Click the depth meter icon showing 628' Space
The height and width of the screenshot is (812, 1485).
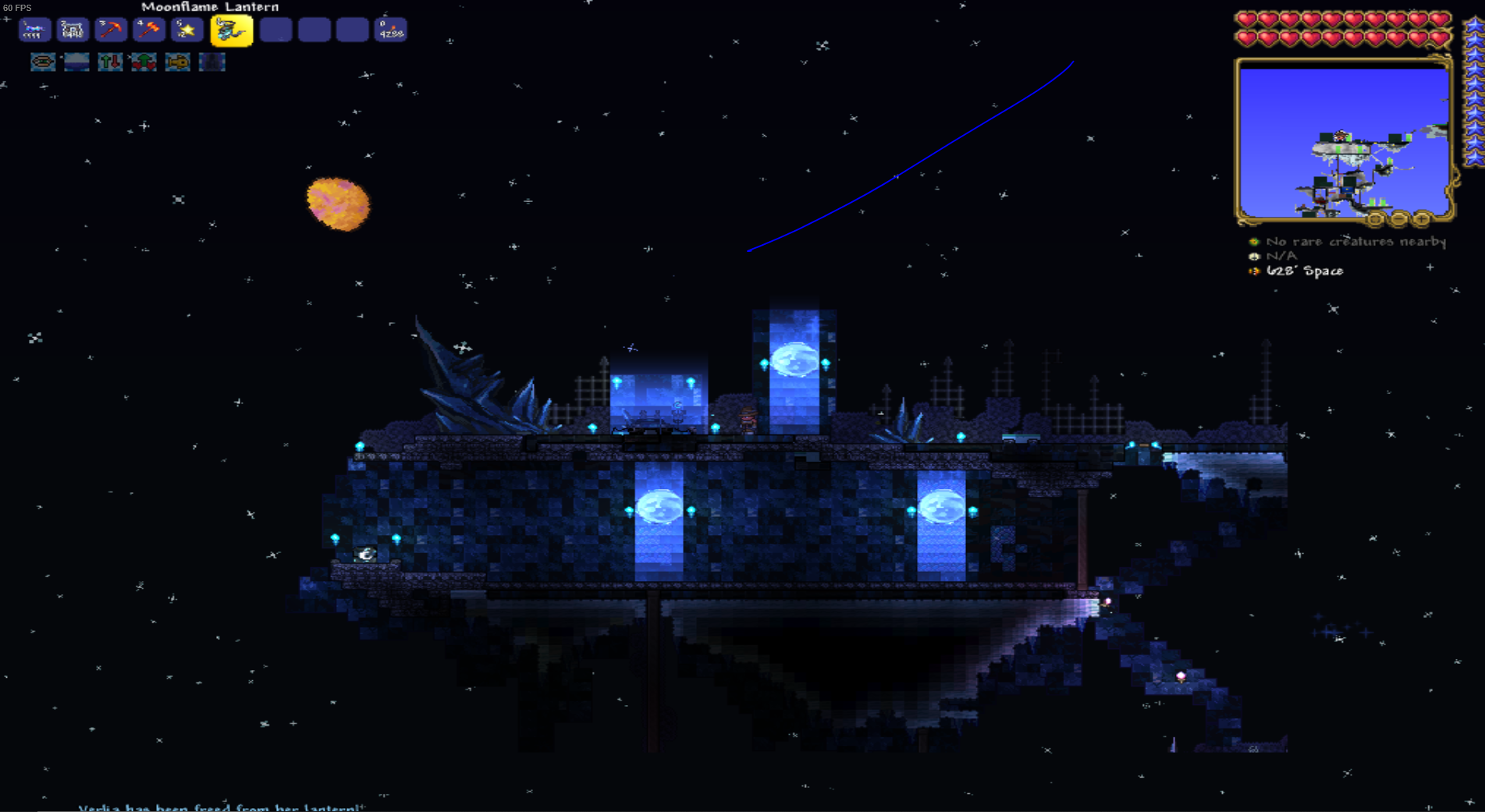tap(1254, 271)
